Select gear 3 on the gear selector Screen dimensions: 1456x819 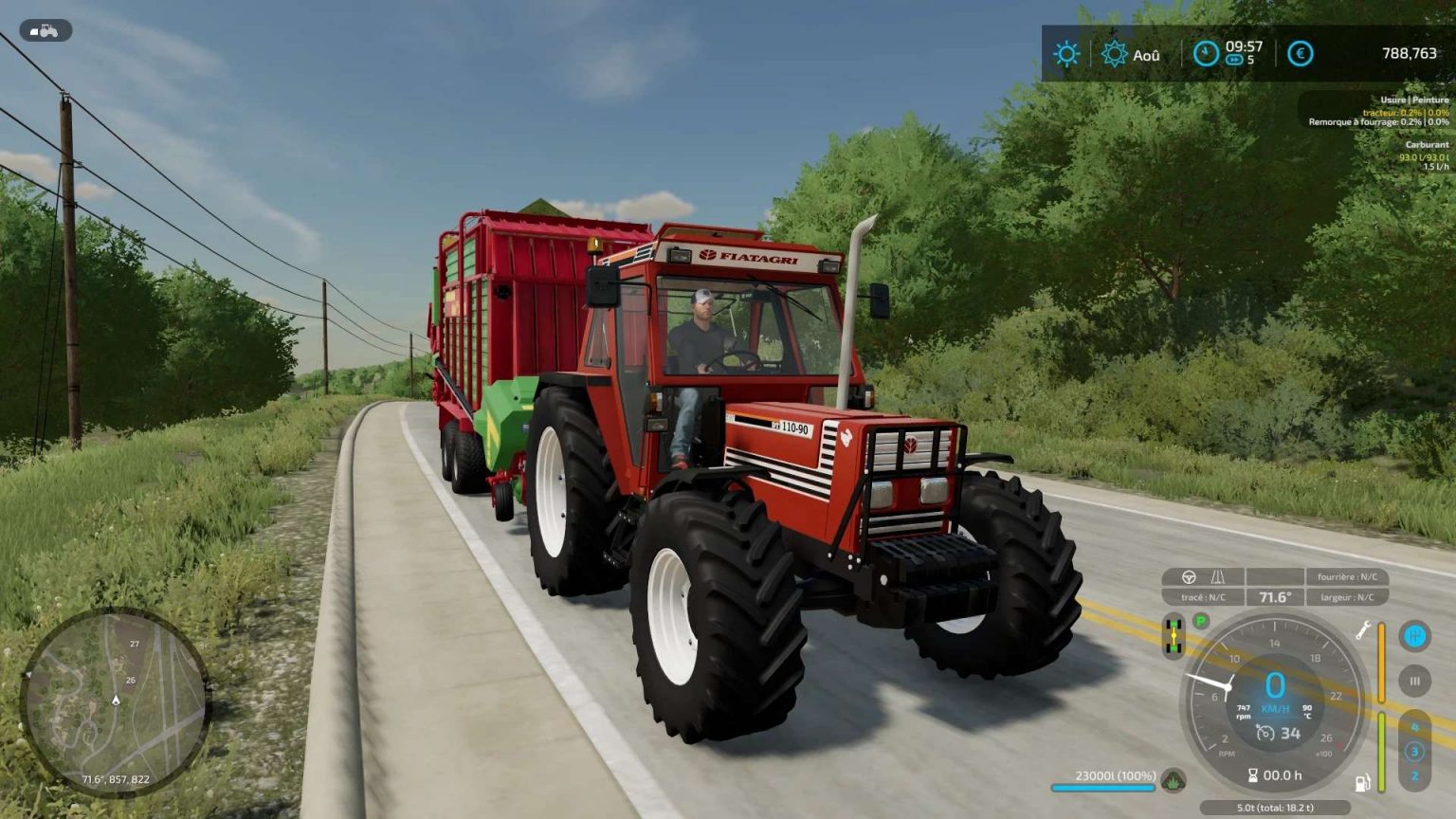1414,751
